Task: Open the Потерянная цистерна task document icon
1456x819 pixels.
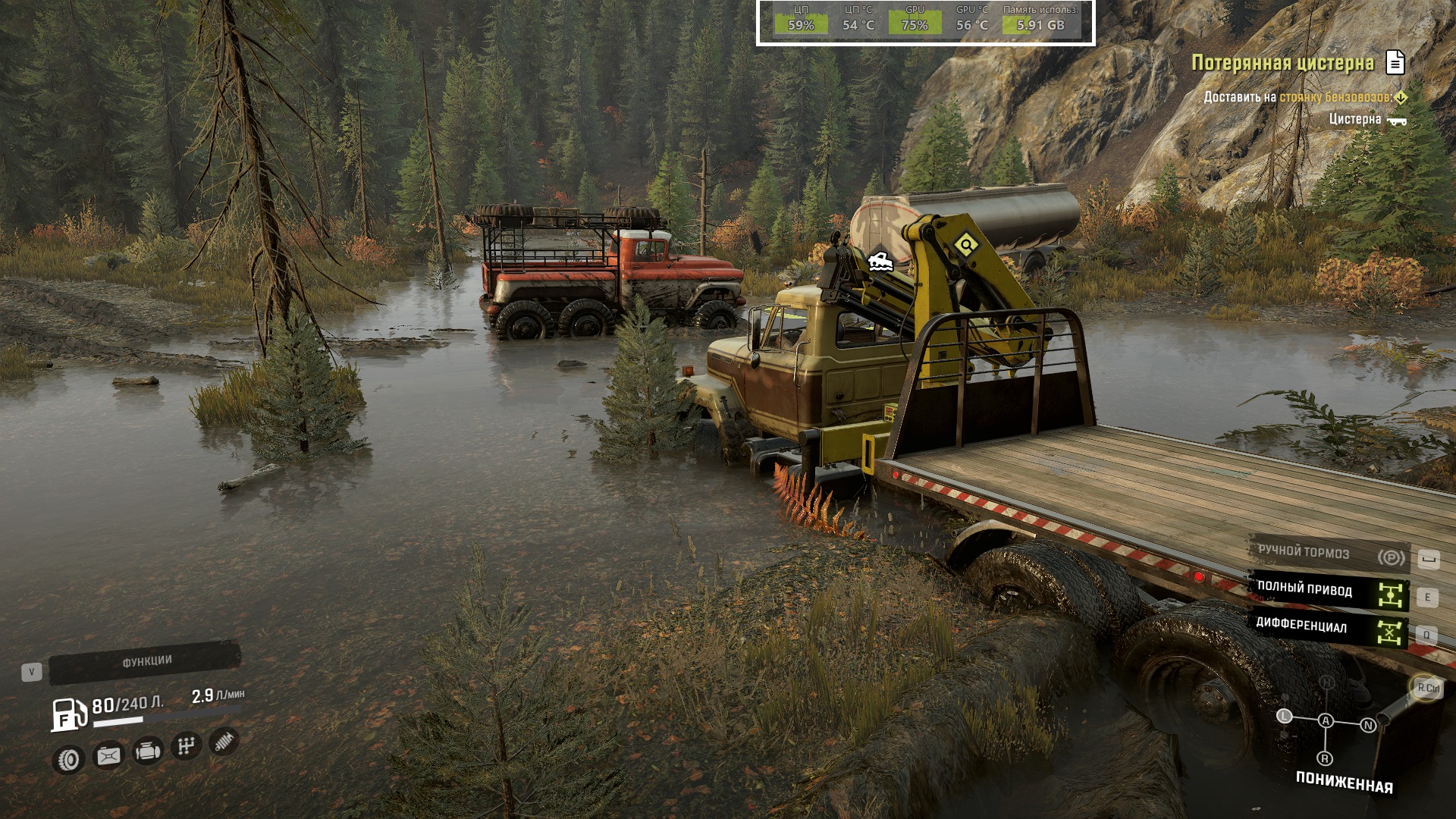Action: coord(1395,62)
